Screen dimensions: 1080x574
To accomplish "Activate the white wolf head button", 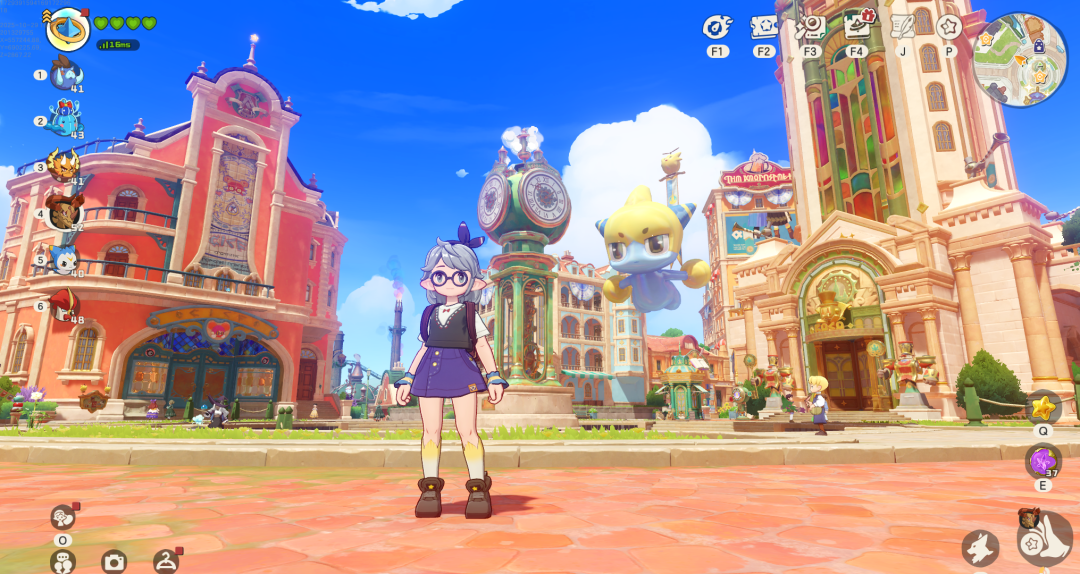I will click(980, 547).
